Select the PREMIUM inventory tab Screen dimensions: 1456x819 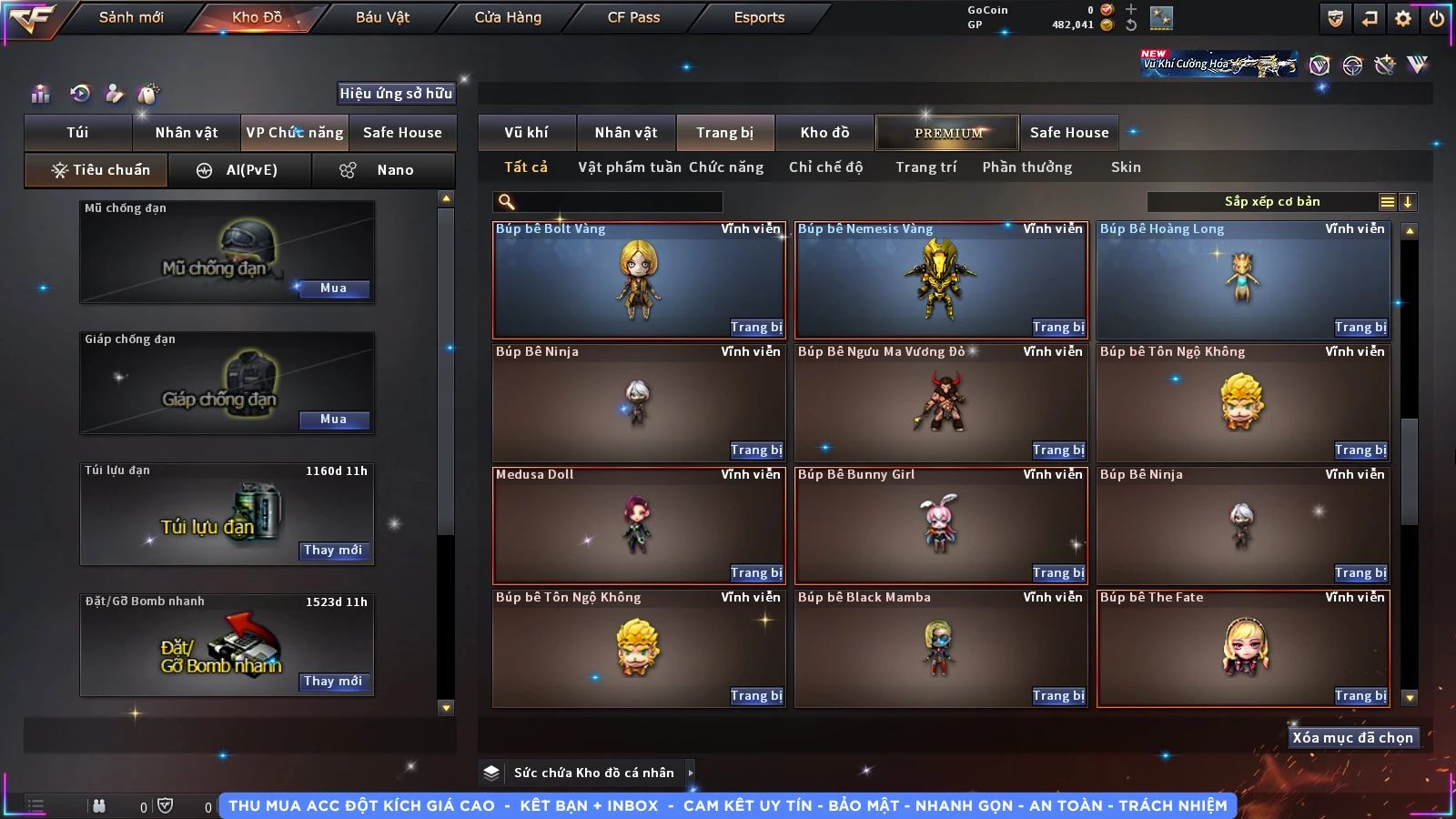[x=947, y=133]
